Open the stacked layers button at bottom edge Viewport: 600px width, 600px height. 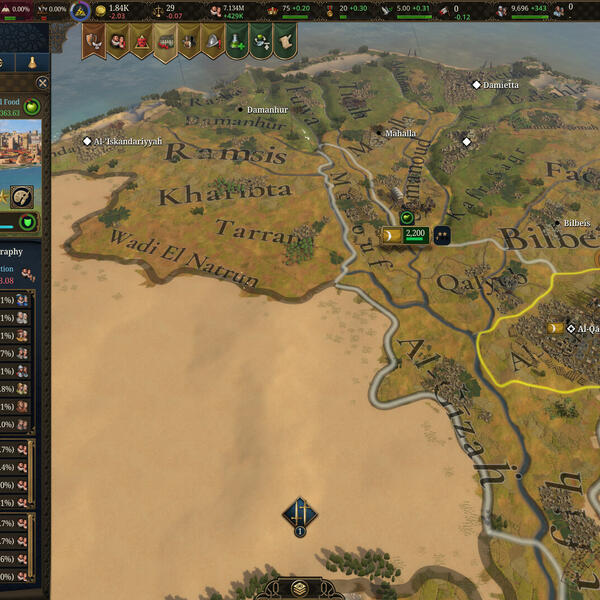click(x=299, y=588)
